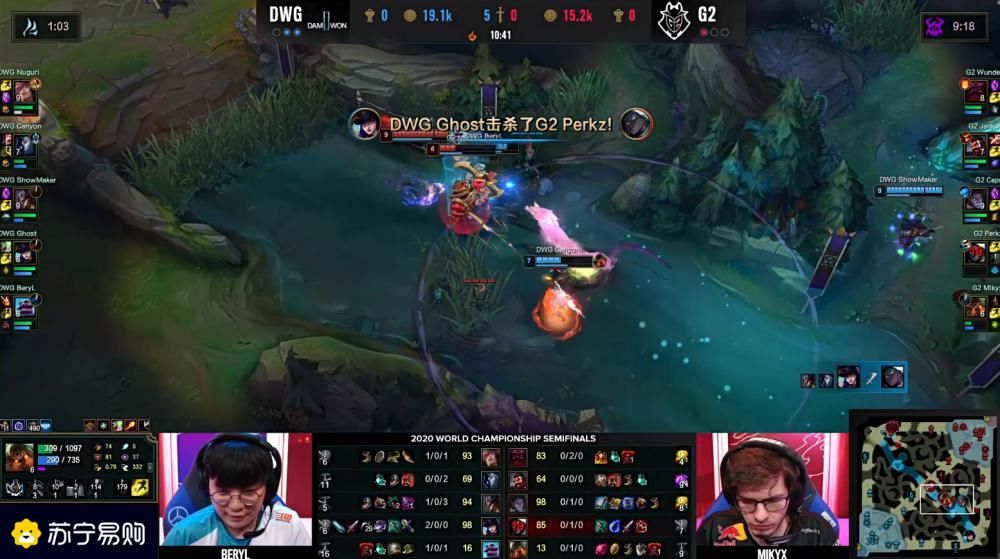Select G2 Jankos' champion portrait
The height and width of the screenshot is (559, 1000).
coord(977,145)
